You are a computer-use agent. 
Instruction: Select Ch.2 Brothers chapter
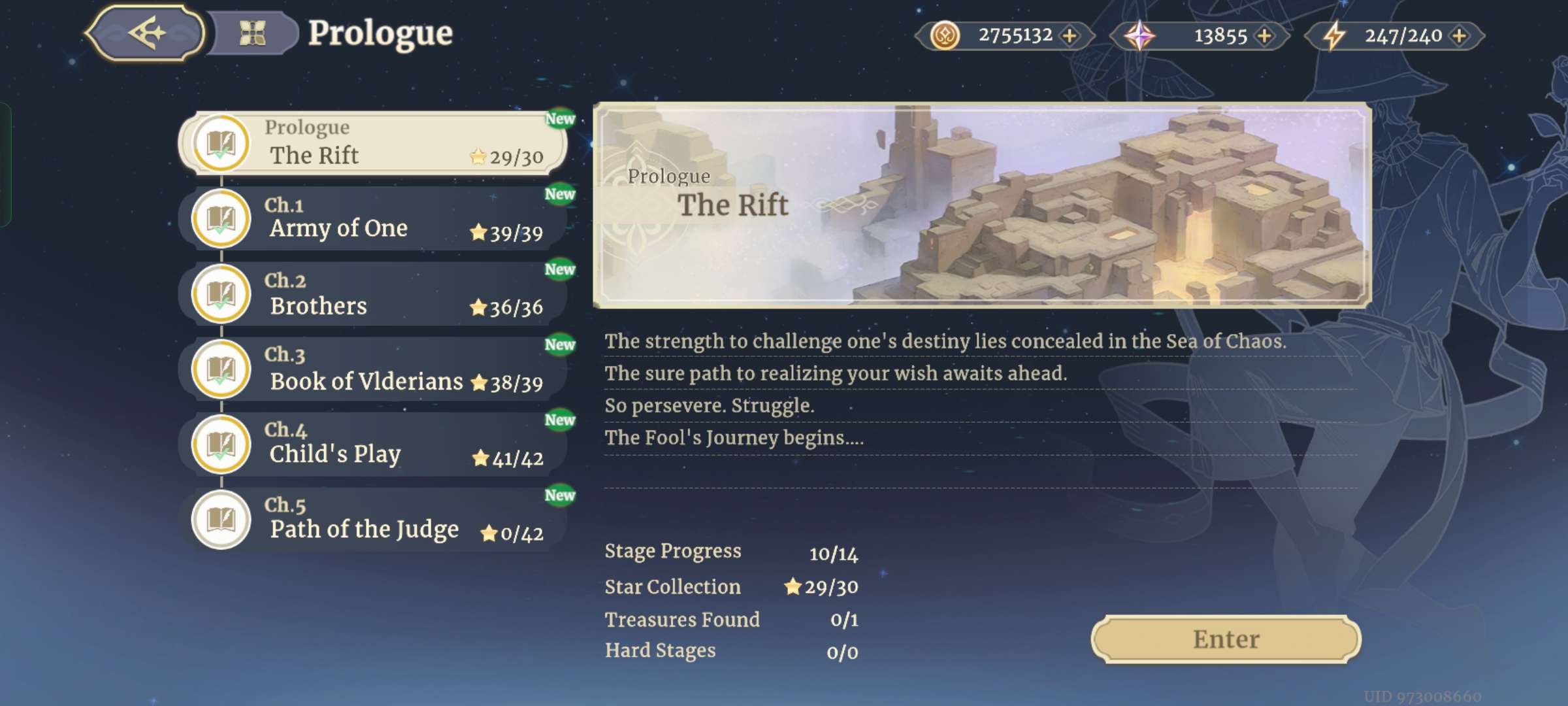pyautogui.click(x=372, y=294)
